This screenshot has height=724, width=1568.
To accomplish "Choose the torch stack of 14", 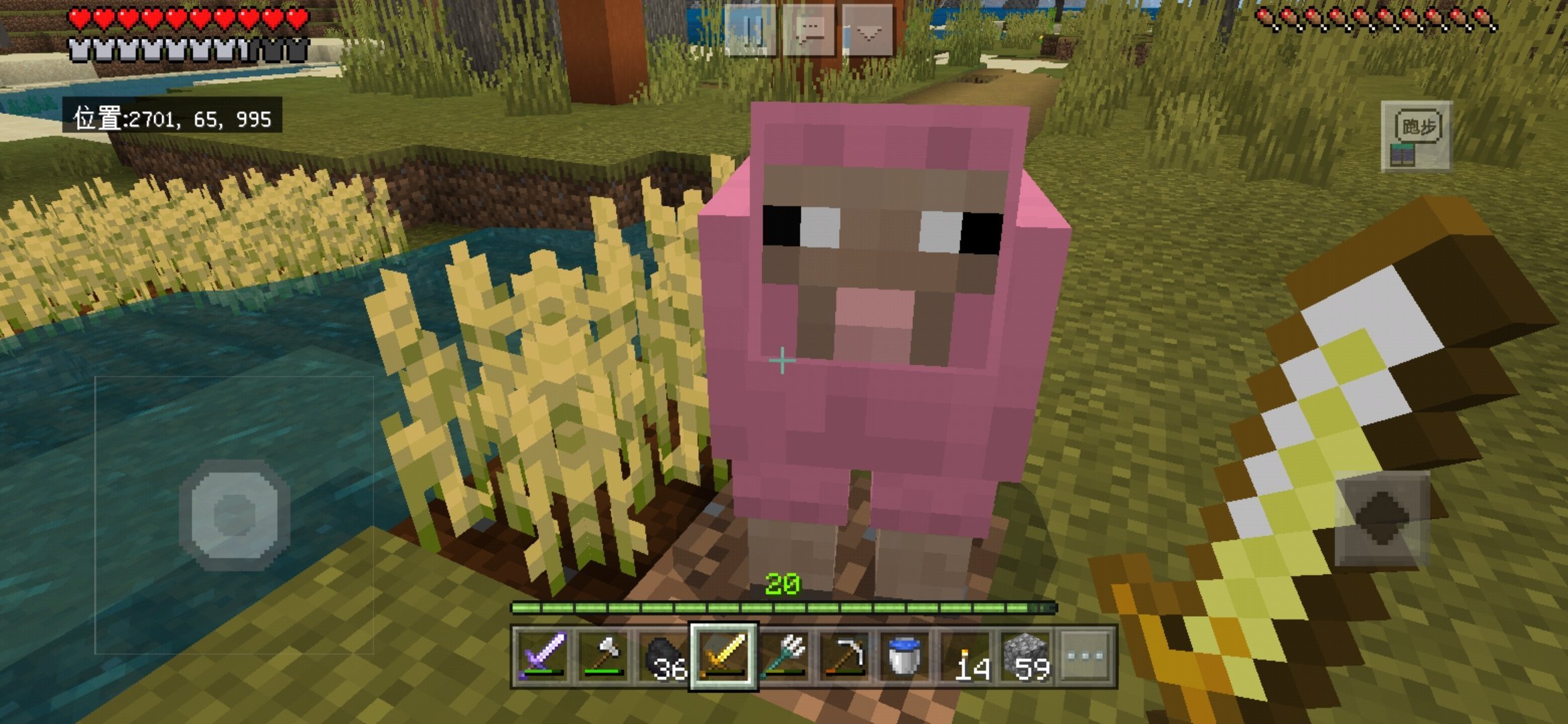I will [966, 656].
